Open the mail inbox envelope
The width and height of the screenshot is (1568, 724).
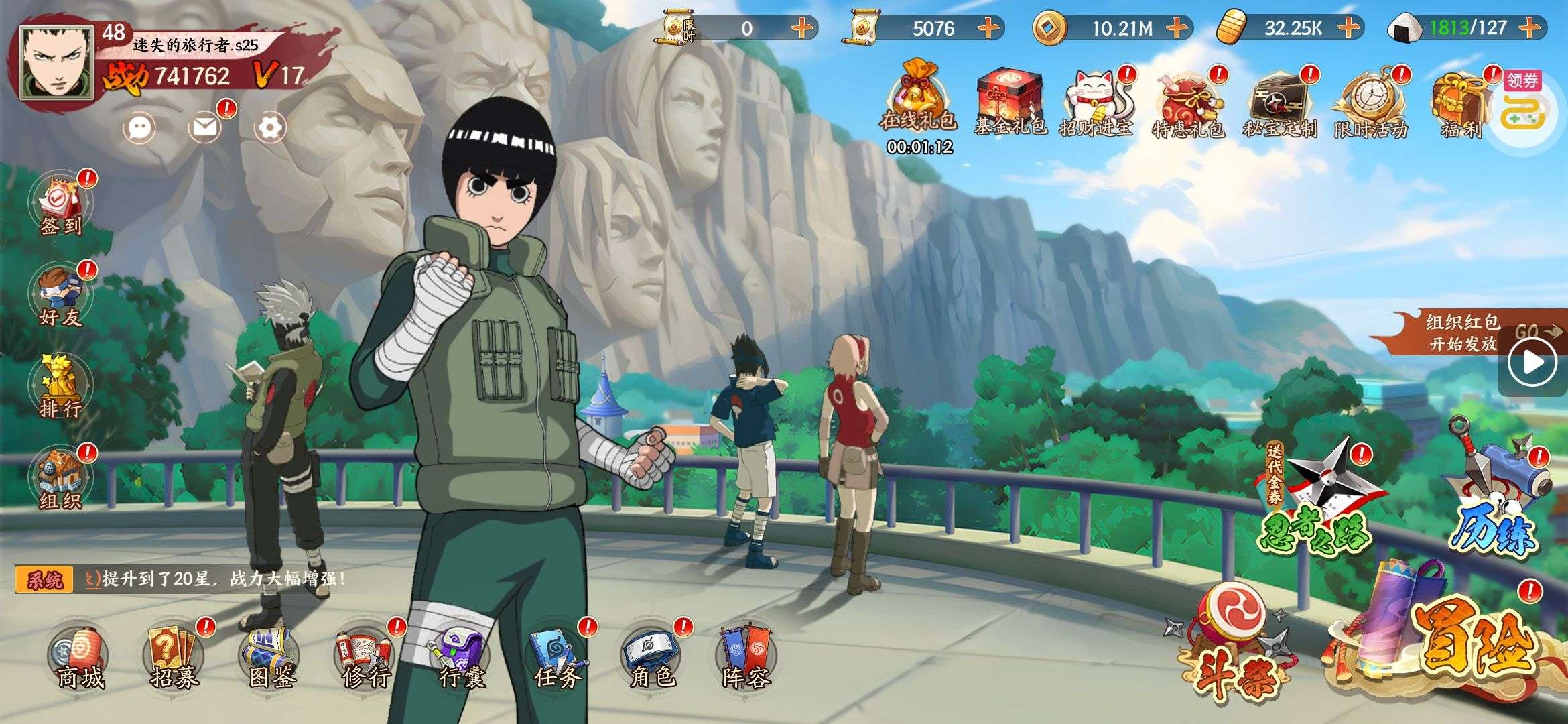pyautogui.click(x=205, y=127)
